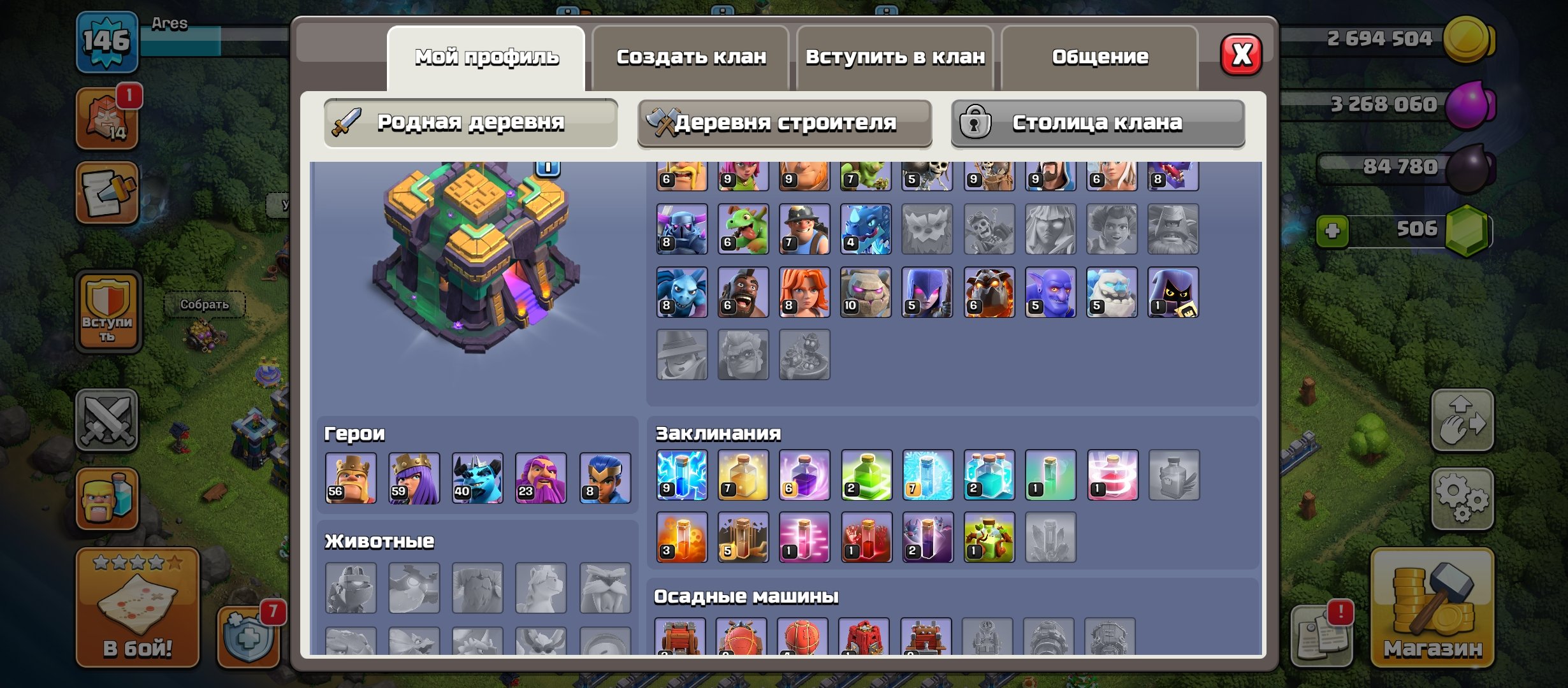Open the locked Столица клана view

tap(1098, 122)
